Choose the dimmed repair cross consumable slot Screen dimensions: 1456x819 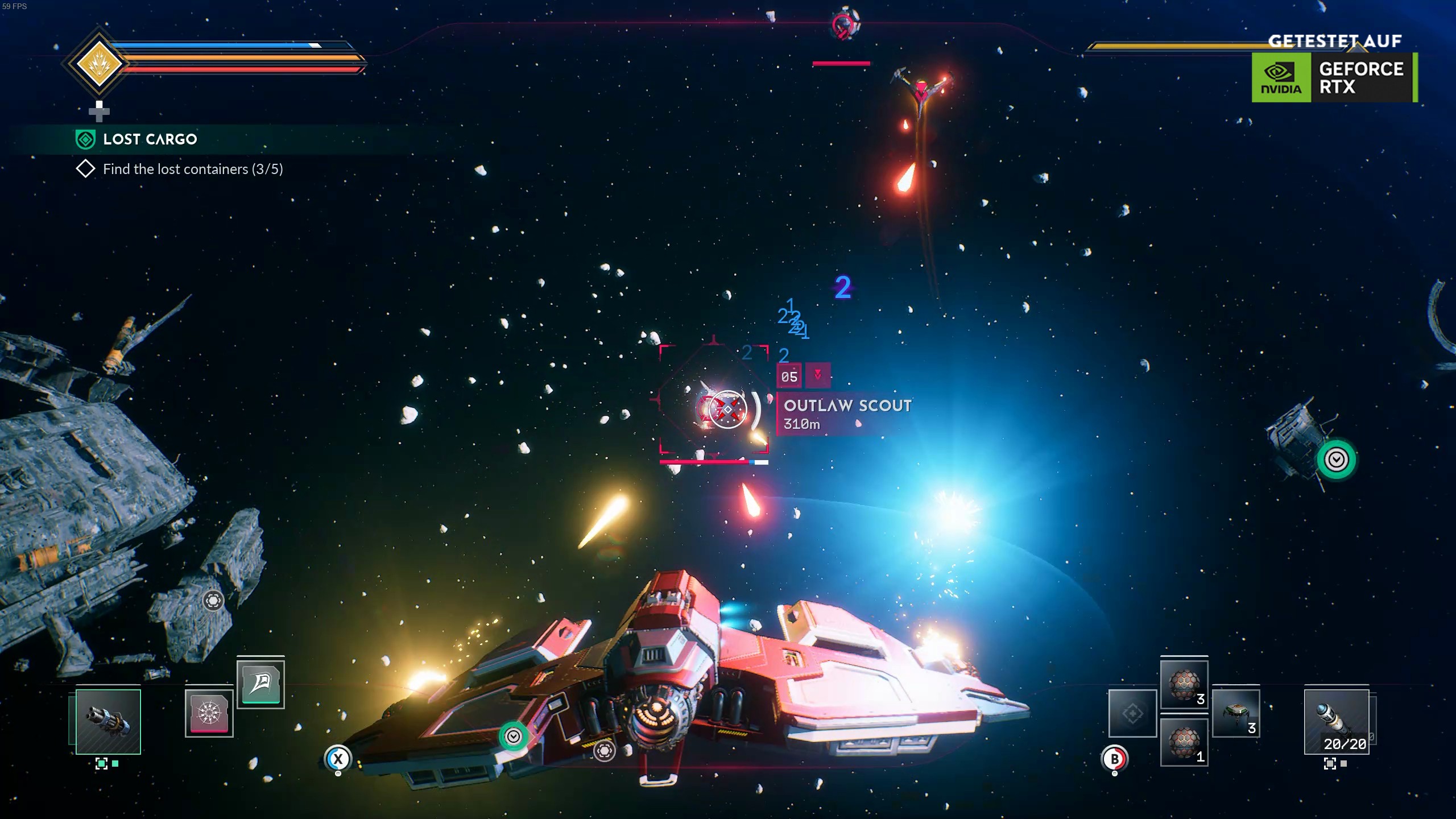(1132, 713)
